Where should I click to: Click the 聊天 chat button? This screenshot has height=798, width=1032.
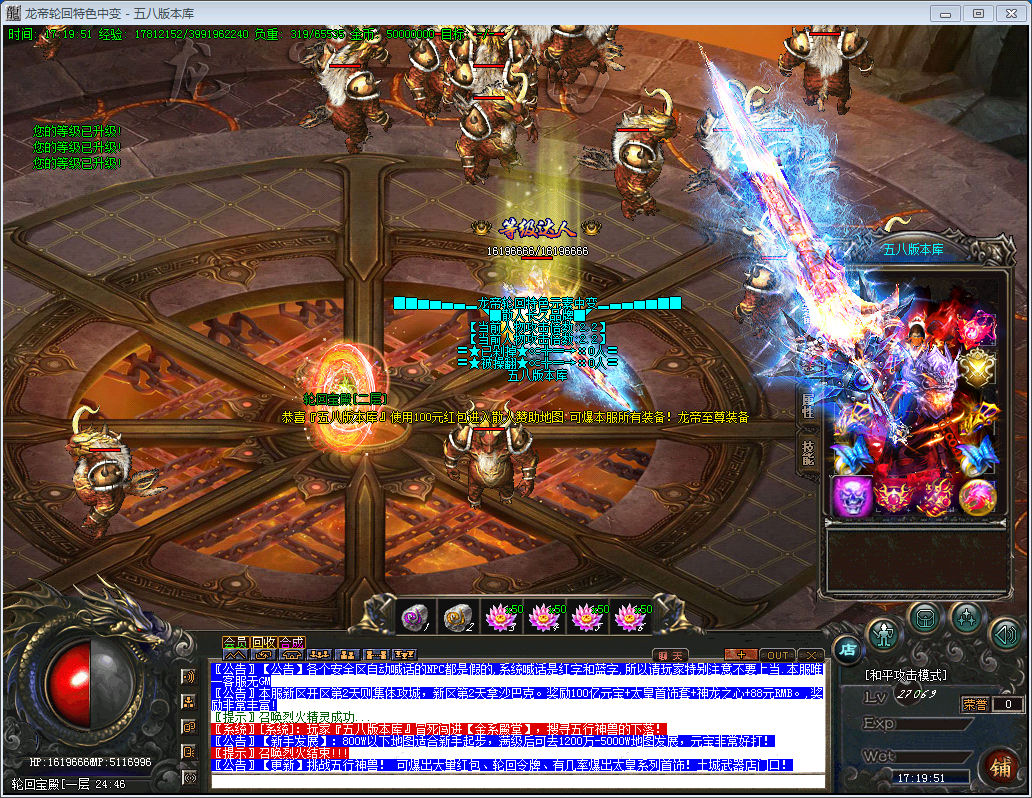click(670, 655)
